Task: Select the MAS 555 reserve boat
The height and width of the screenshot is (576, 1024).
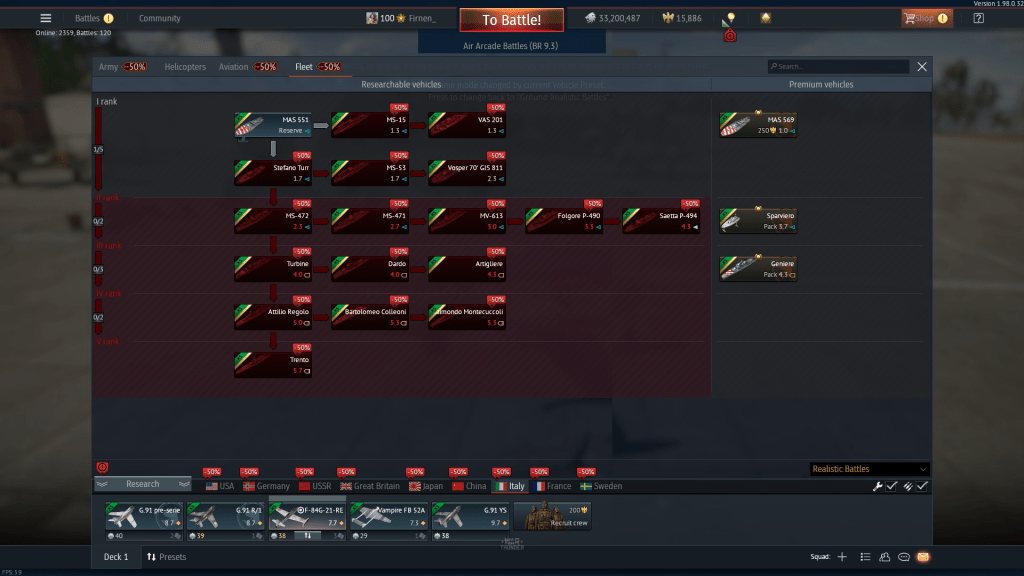Action: pos(271,125)
